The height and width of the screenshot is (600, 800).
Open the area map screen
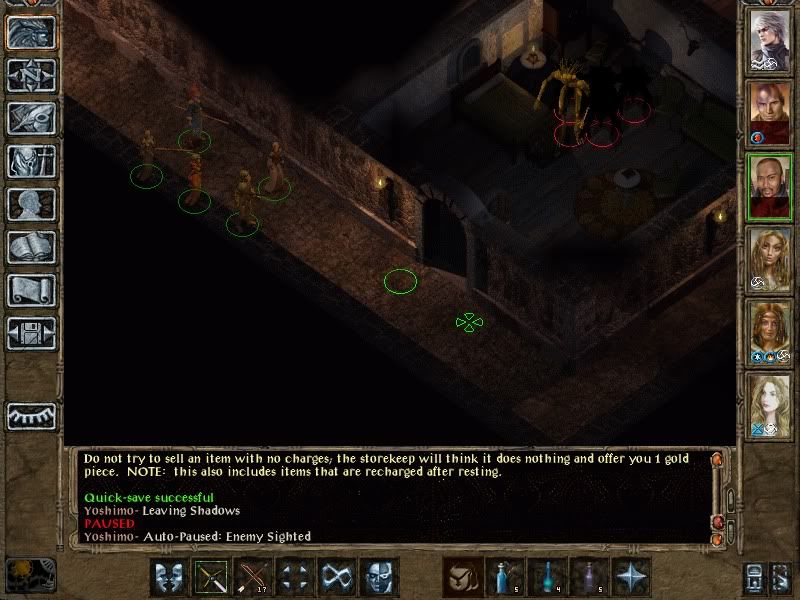click(x=31, y=74)
